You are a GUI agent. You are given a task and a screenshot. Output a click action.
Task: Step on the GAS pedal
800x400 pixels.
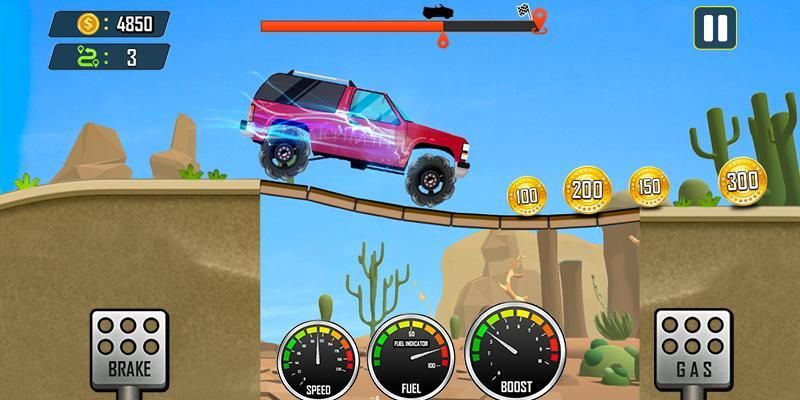click(692, 348)
